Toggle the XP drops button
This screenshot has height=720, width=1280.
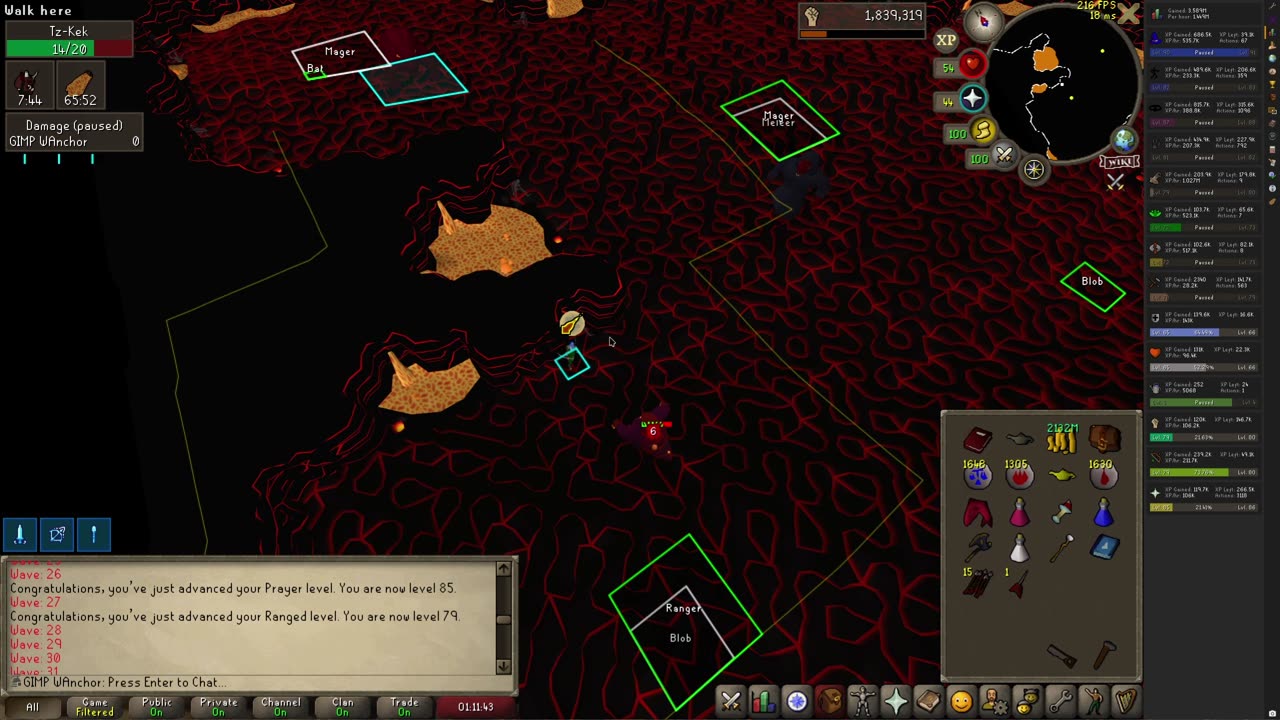[x=946, y=40]
